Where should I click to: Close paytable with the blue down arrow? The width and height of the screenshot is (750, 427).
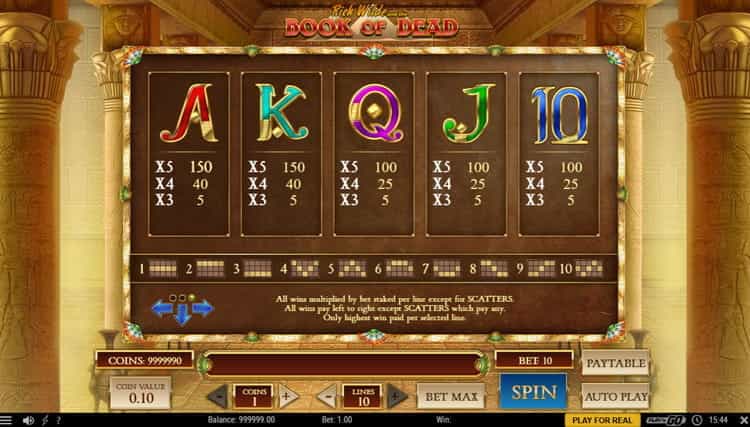(183, 316)
